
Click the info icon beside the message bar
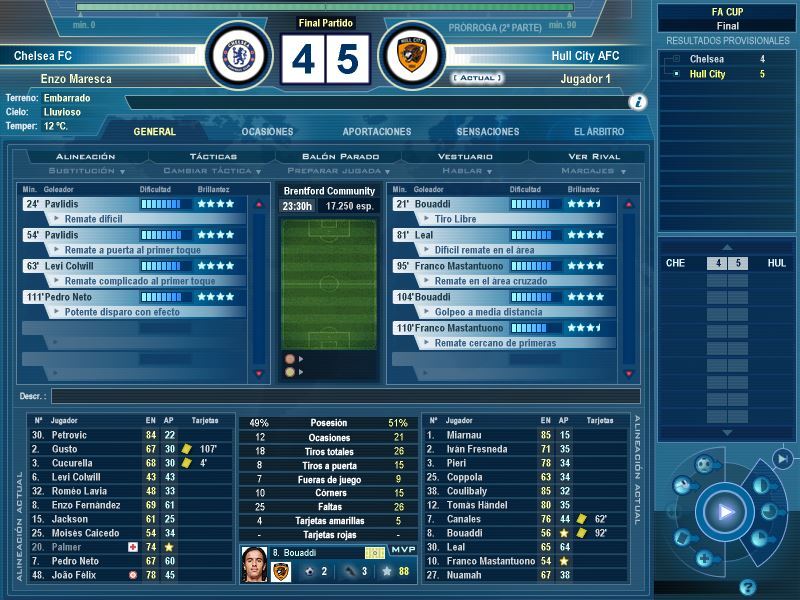tap(637, 102)
